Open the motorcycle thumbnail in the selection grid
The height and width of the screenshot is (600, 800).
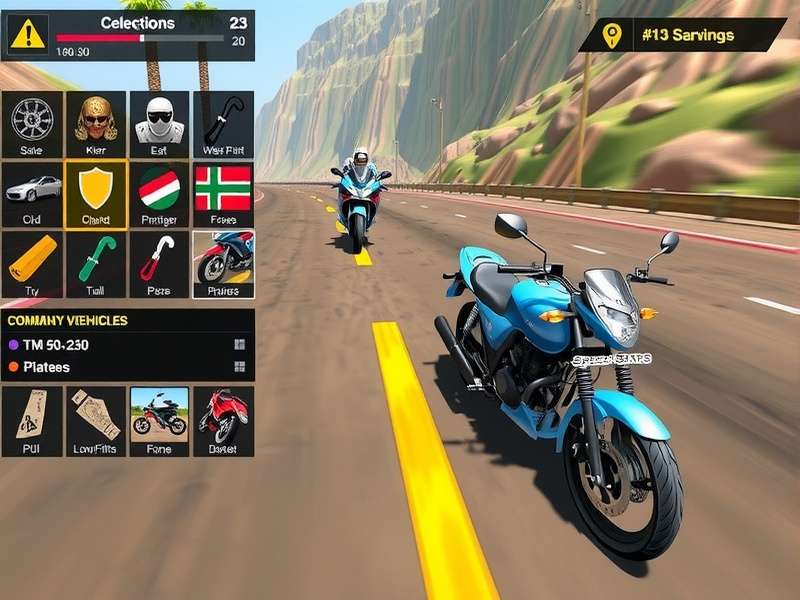pyautogui.click(x=223, y=264)
